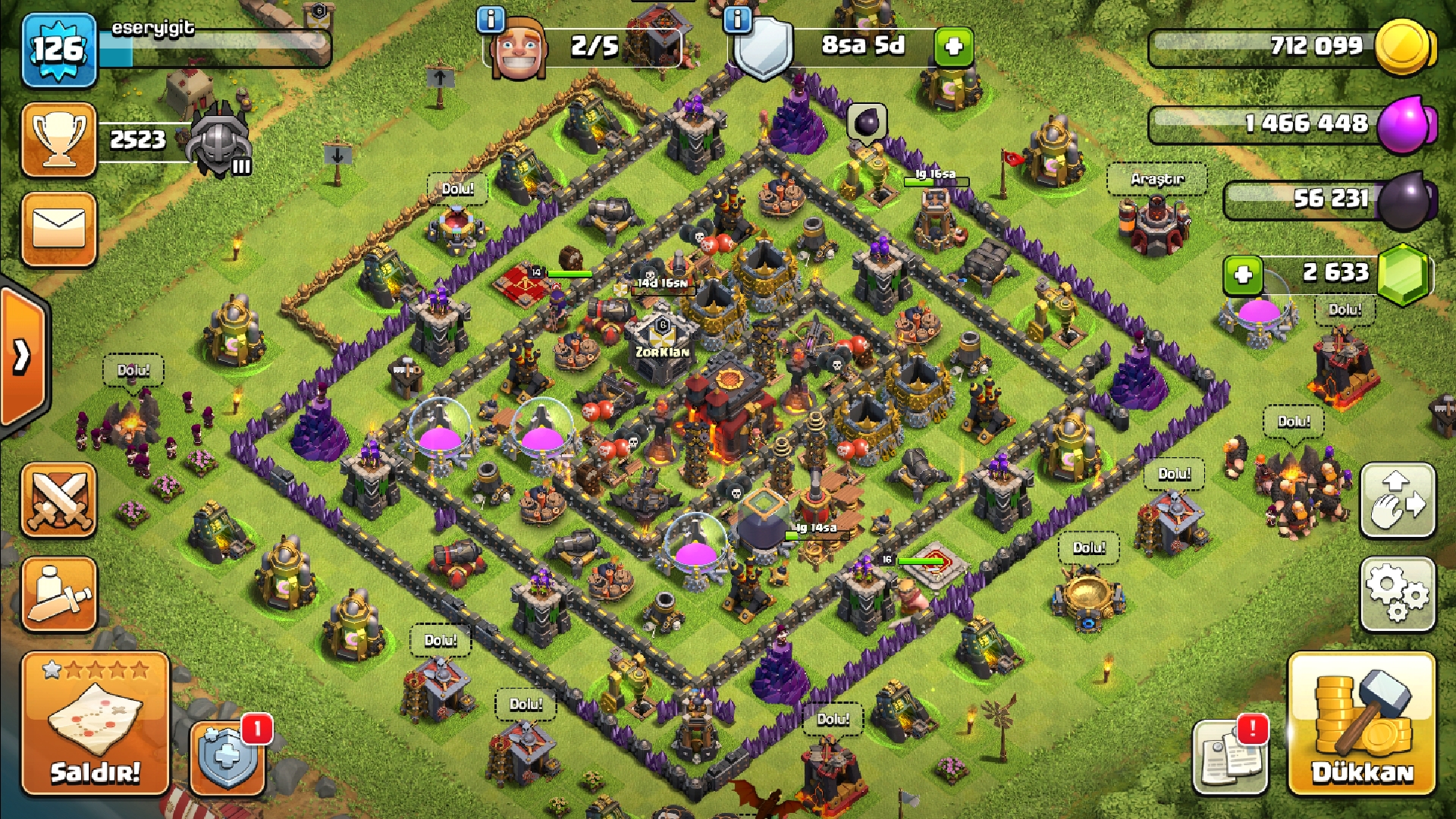Enter village layout edit mode

[1398, 501]
